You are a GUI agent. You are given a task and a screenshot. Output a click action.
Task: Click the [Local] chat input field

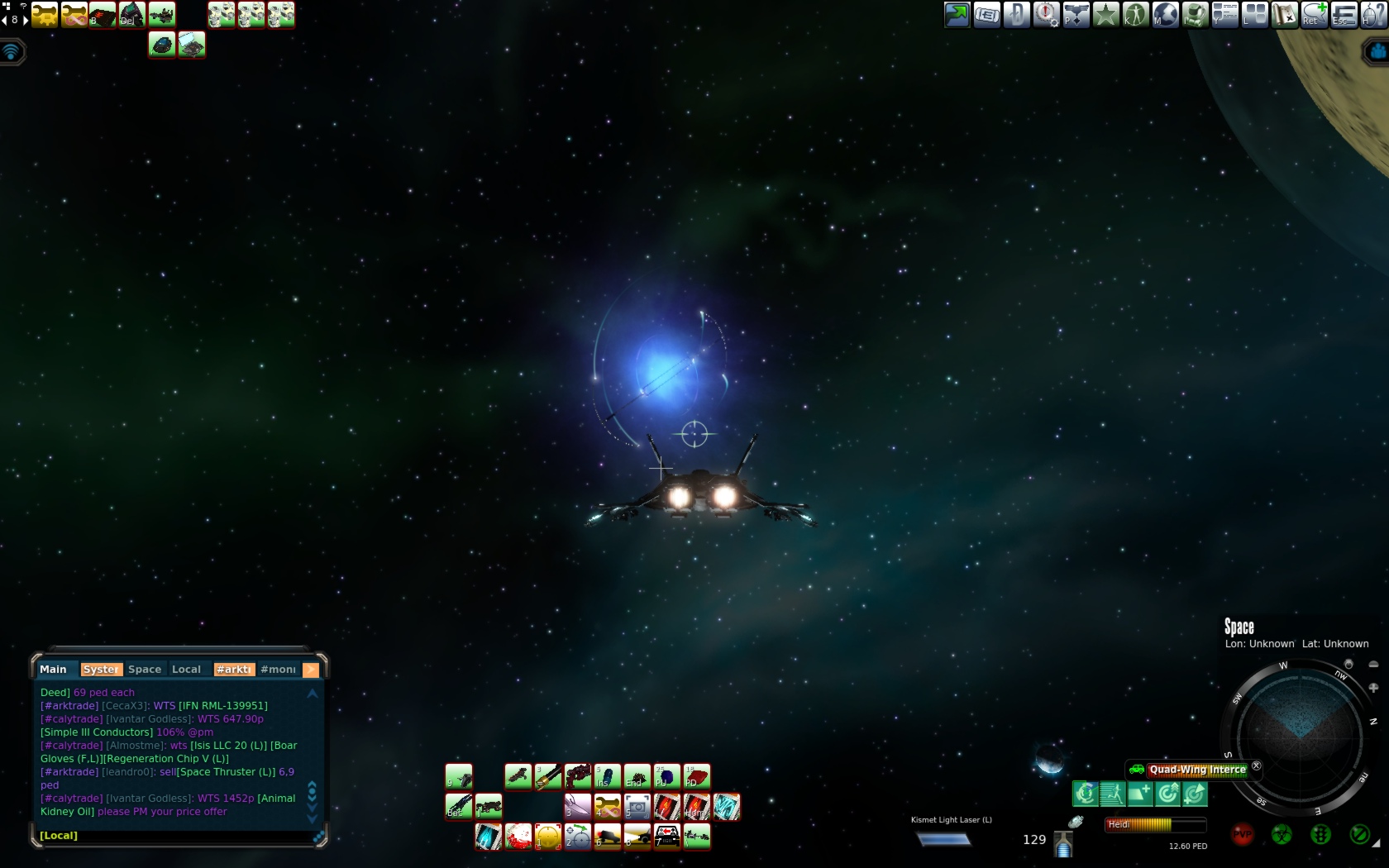click(174, 836)
